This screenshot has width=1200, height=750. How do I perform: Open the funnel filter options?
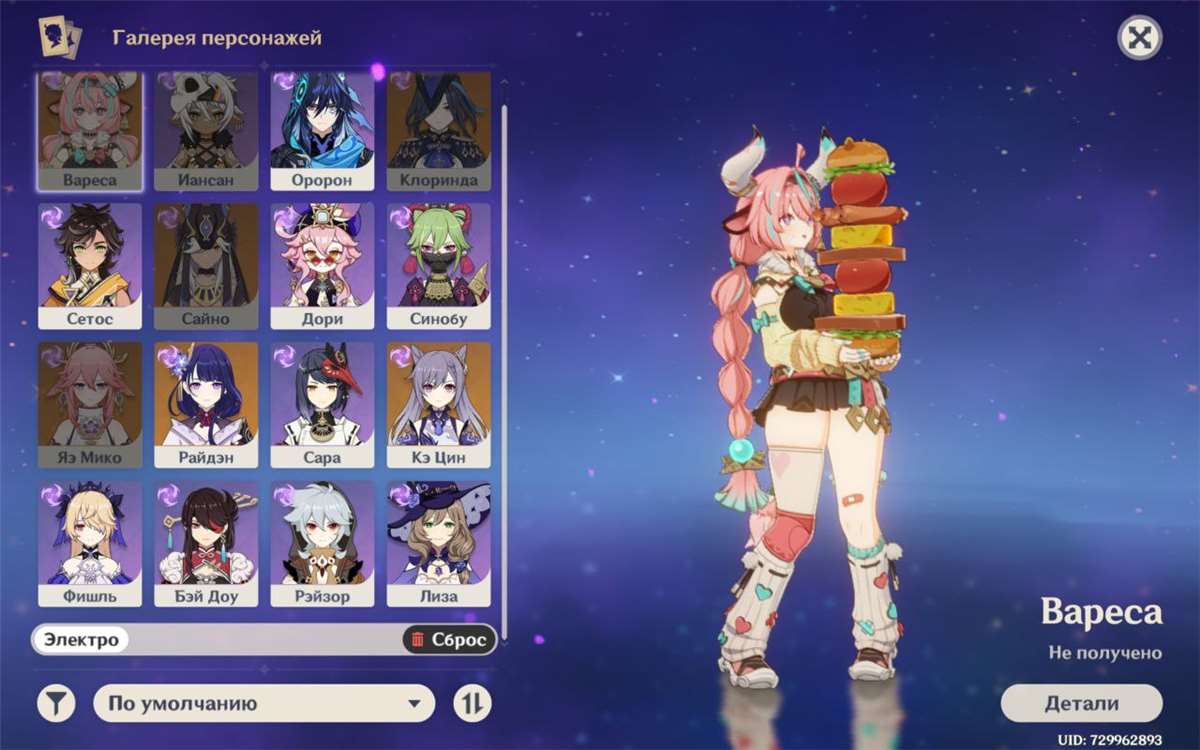(56, 704)
